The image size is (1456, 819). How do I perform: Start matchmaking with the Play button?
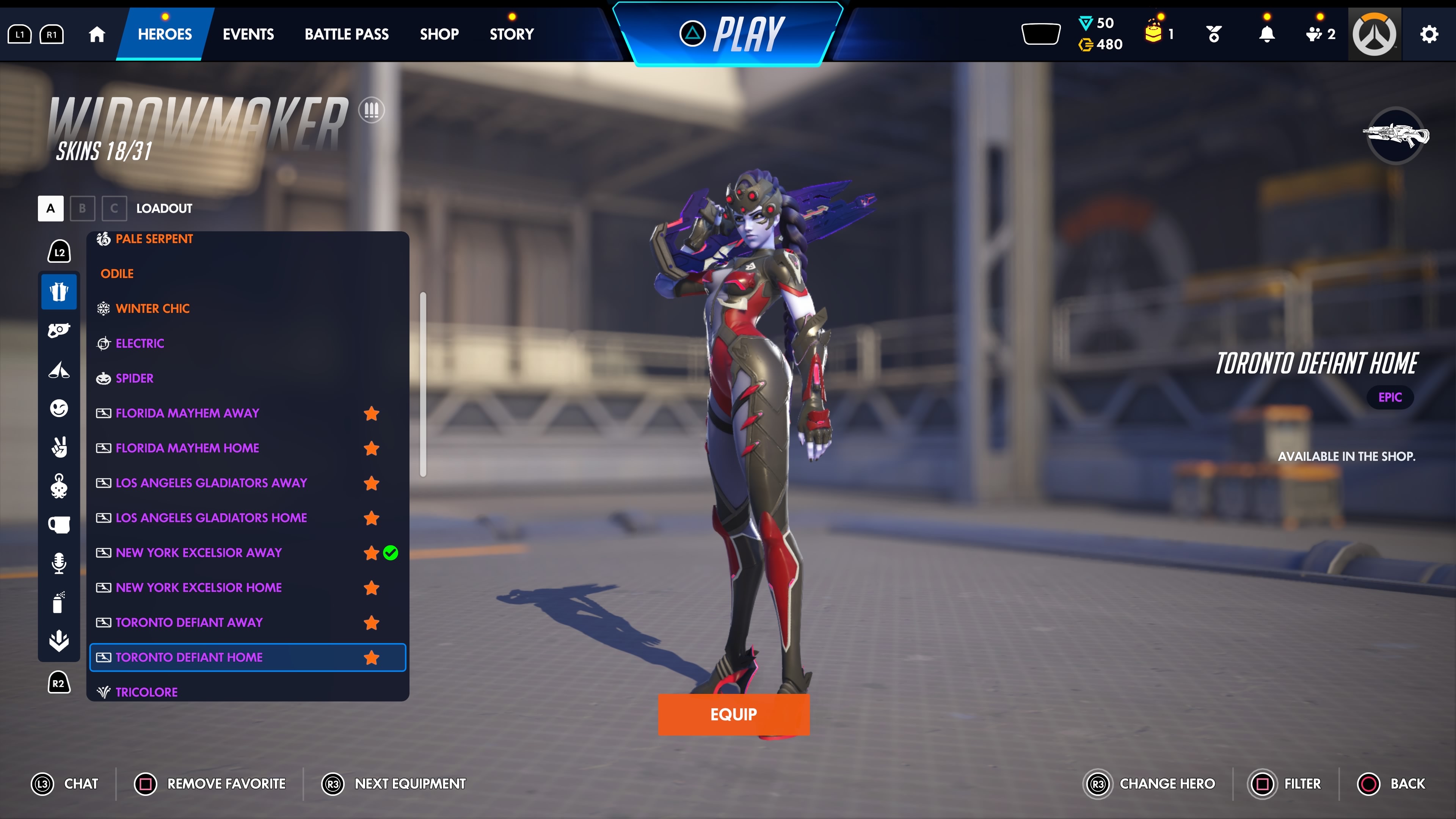pos(730,34)
